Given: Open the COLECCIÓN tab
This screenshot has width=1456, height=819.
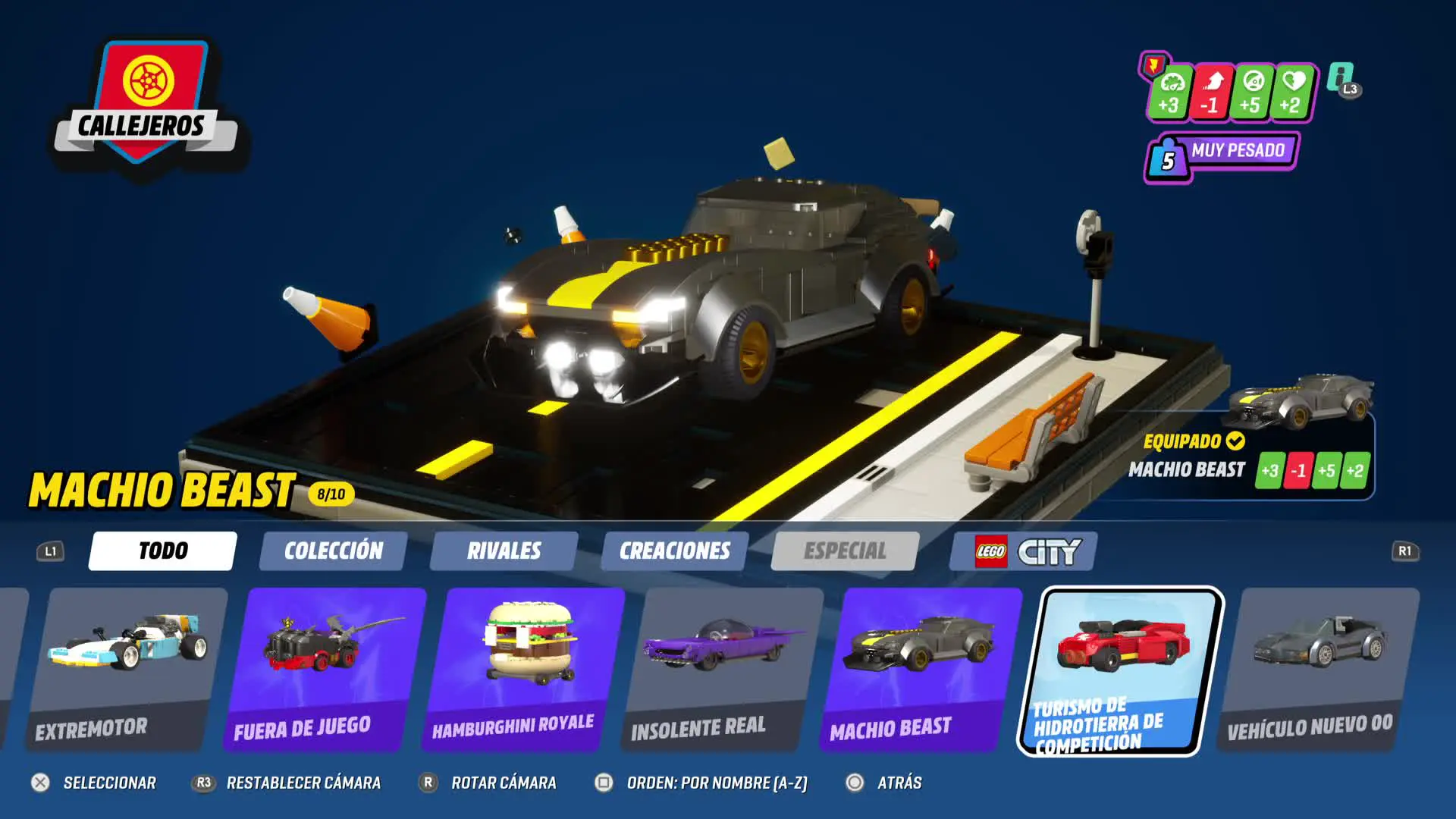Looking at the screenshot, I should tap(333, 551).
